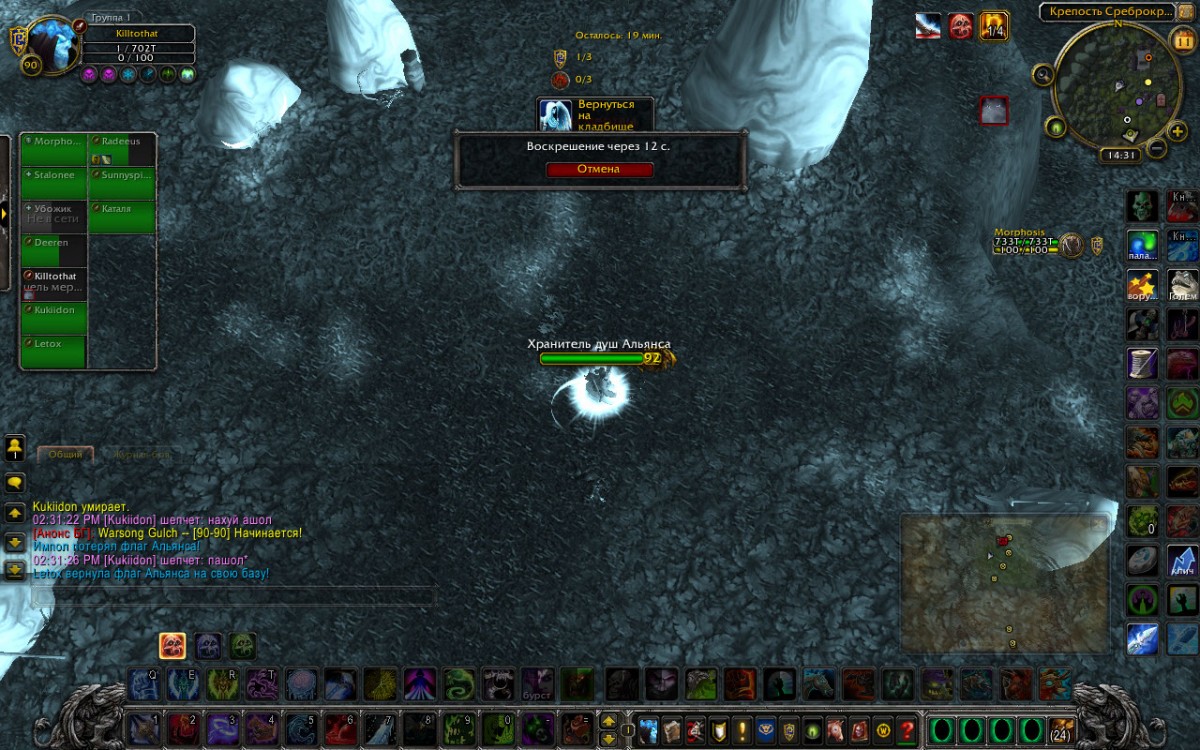
Task: Open the calendar button showing 11
Action: (1183, 41)
